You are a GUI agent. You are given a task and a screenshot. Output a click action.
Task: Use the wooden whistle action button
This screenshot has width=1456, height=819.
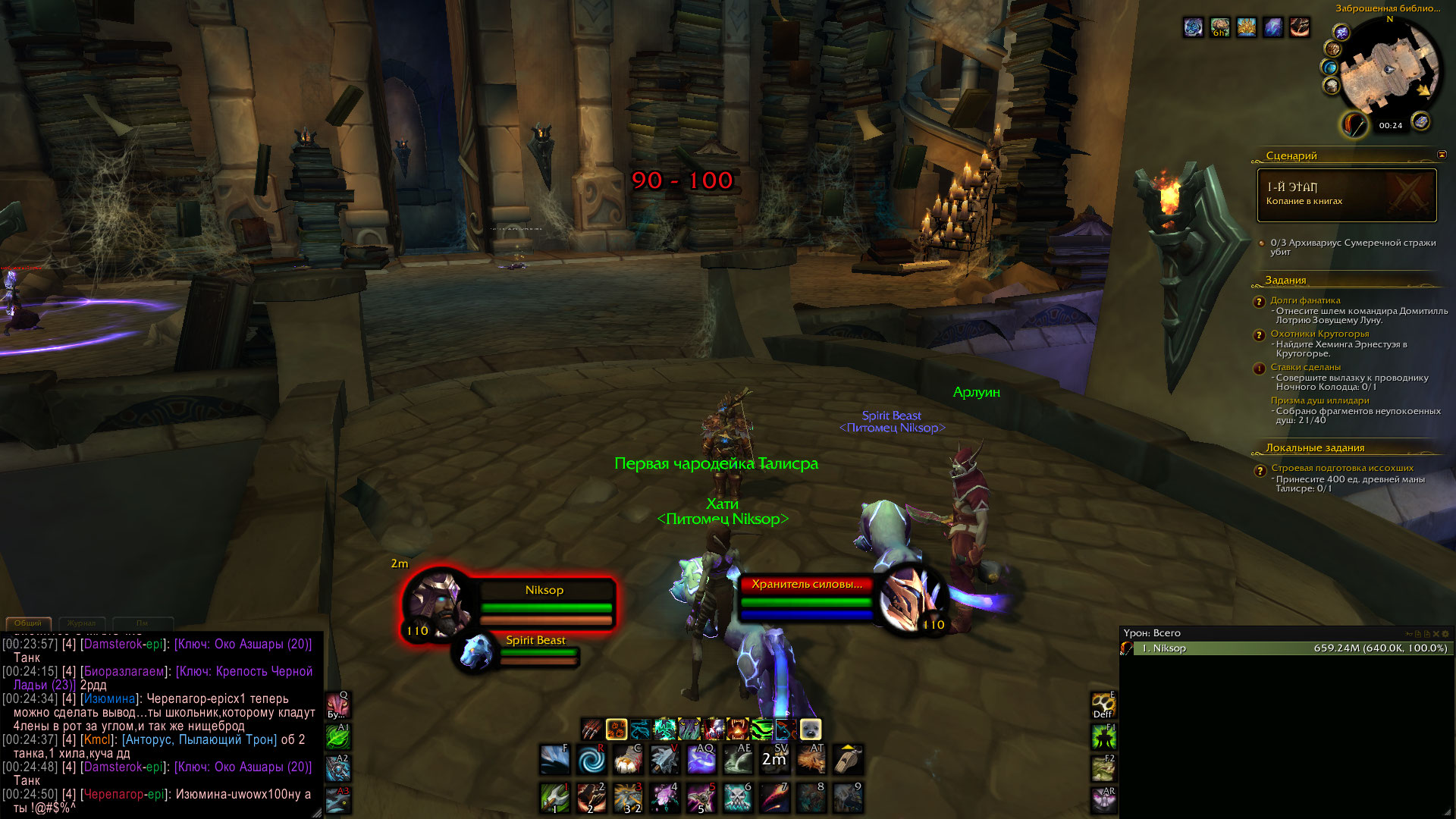click(848, 759)
